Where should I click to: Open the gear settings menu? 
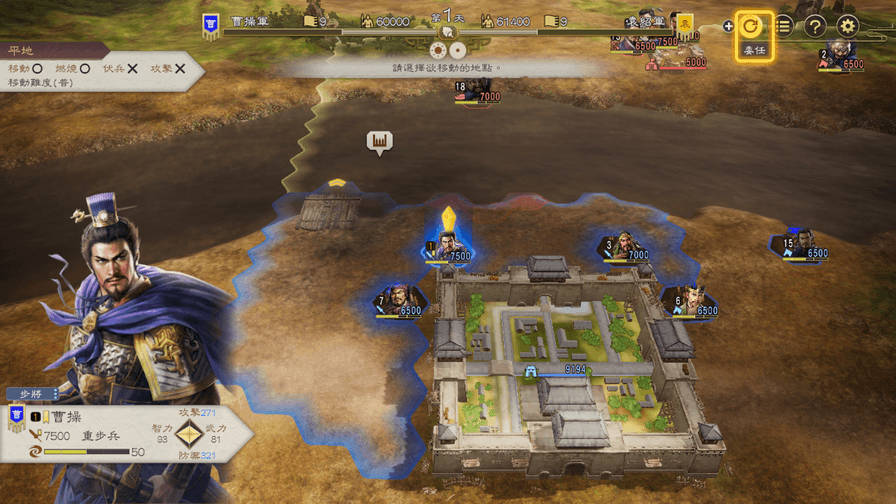[848, 26]
